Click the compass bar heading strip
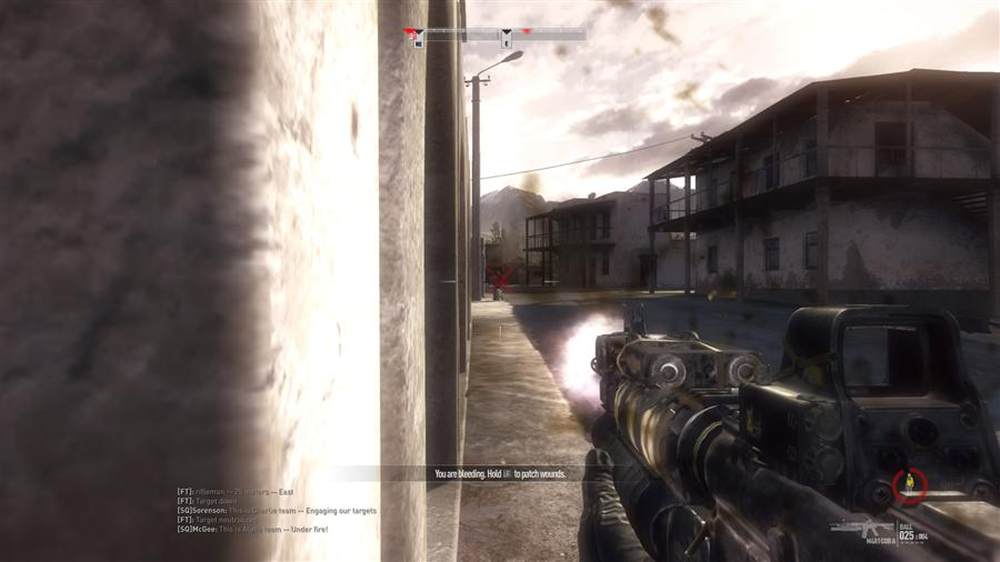Viewport: 1000px width, 562px height. point(495,34)
